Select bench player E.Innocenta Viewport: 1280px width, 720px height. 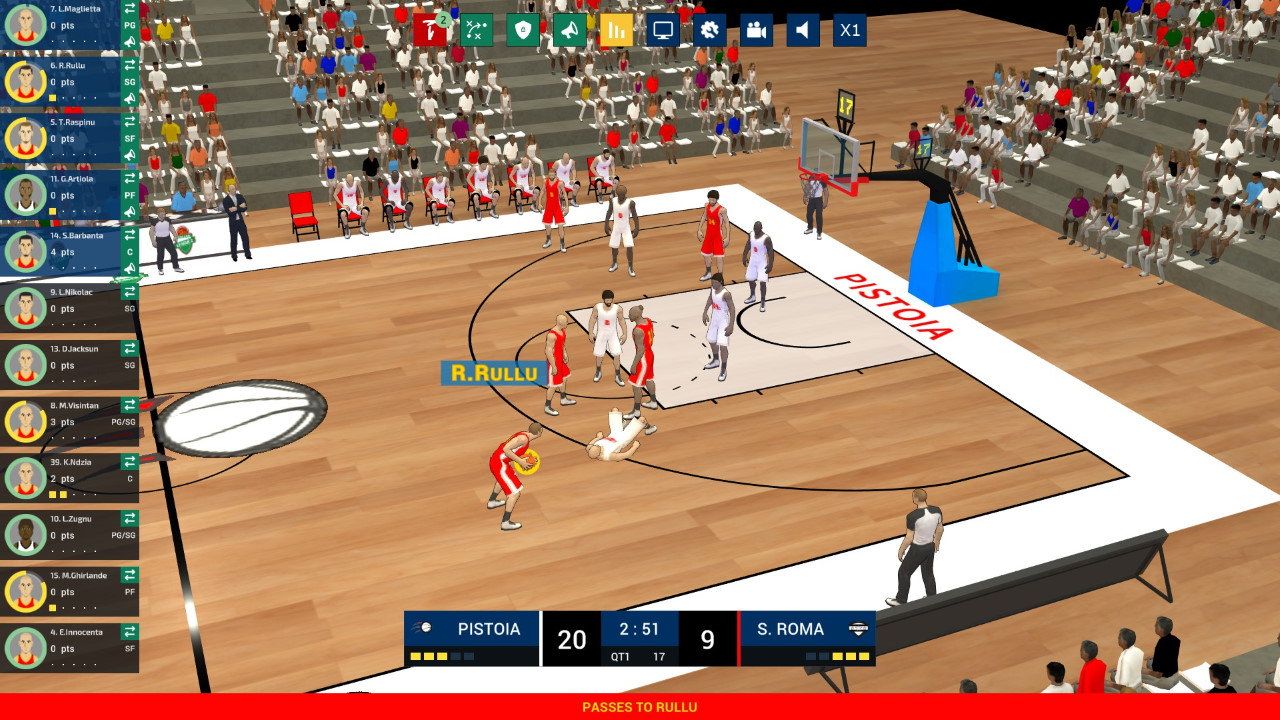pyautogui.click(x=60, y=648)
